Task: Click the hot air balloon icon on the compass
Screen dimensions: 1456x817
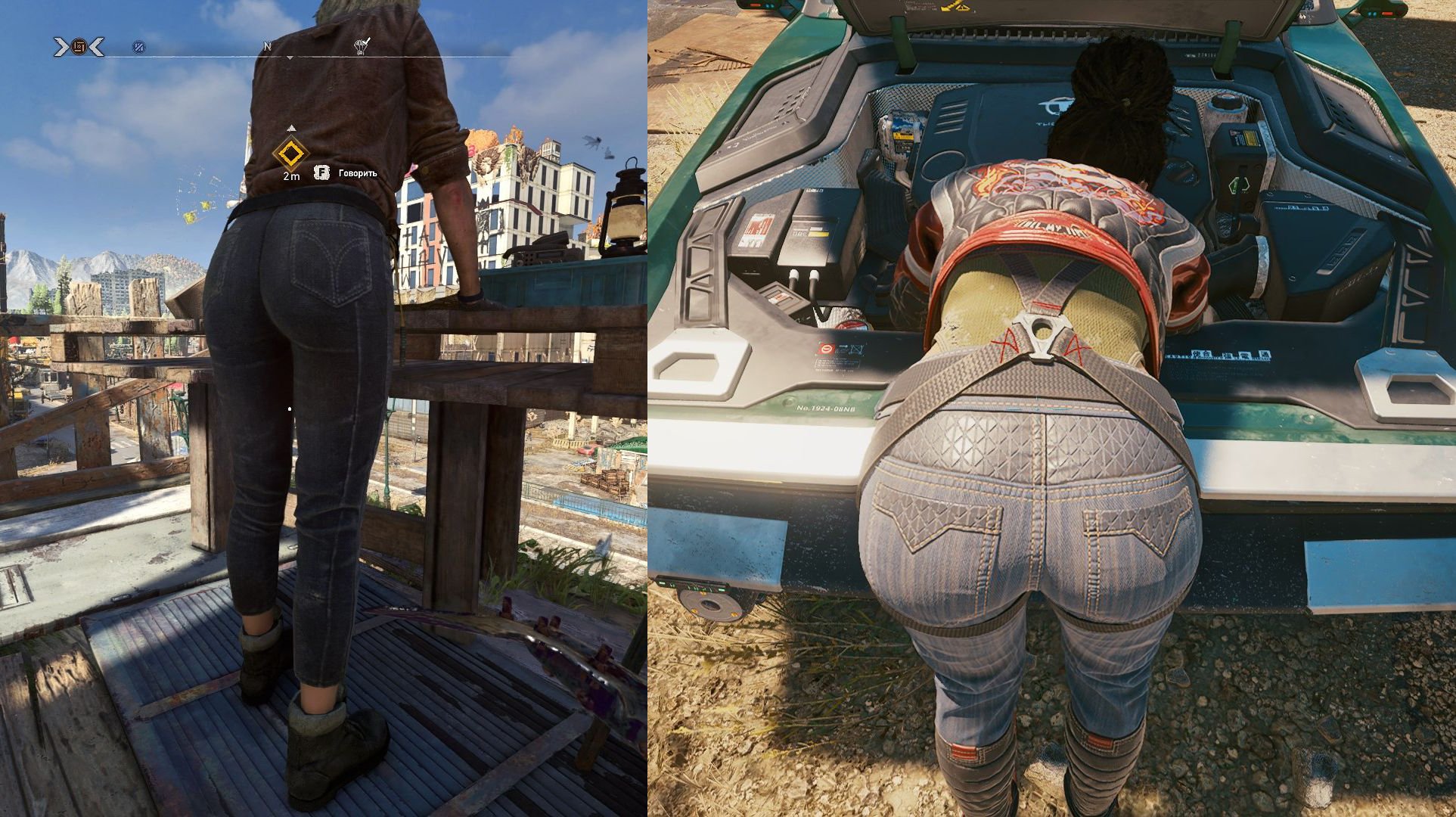Action: click(x=361, y=47)
